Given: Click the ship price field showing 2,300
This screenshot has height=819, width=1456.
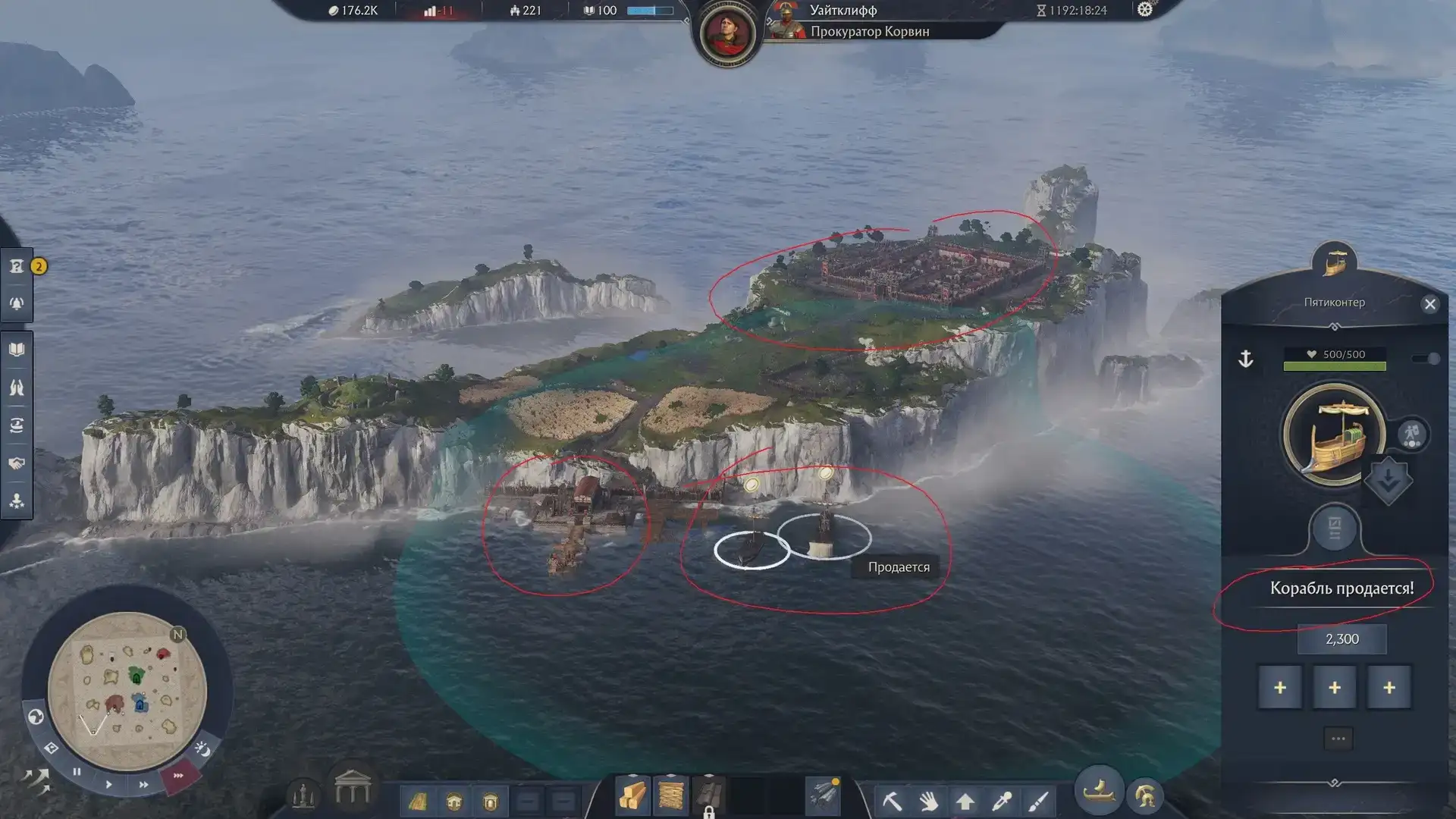Looking at the screenshot, I should pos(1341,639).
